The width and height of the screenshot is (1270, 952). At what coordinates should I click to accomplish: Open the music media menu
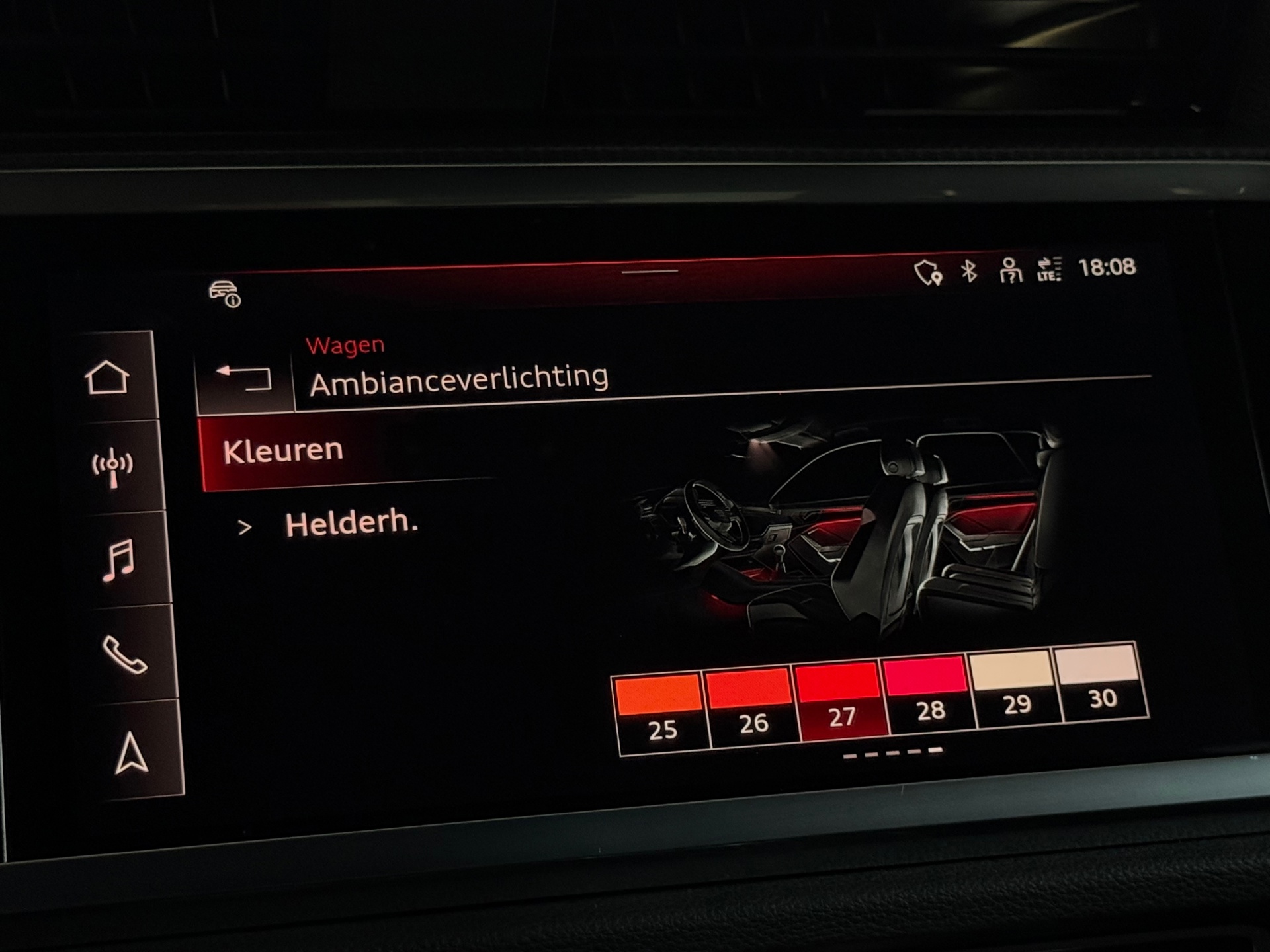coord(119,561)
